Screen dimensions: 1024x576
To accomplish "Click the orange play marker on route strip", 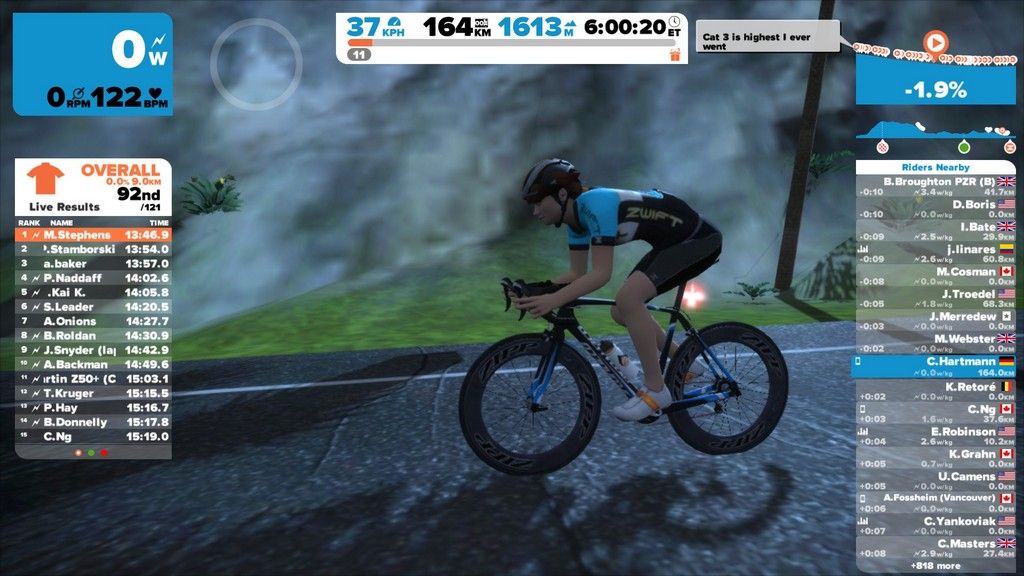I will [x=934, y=43].
